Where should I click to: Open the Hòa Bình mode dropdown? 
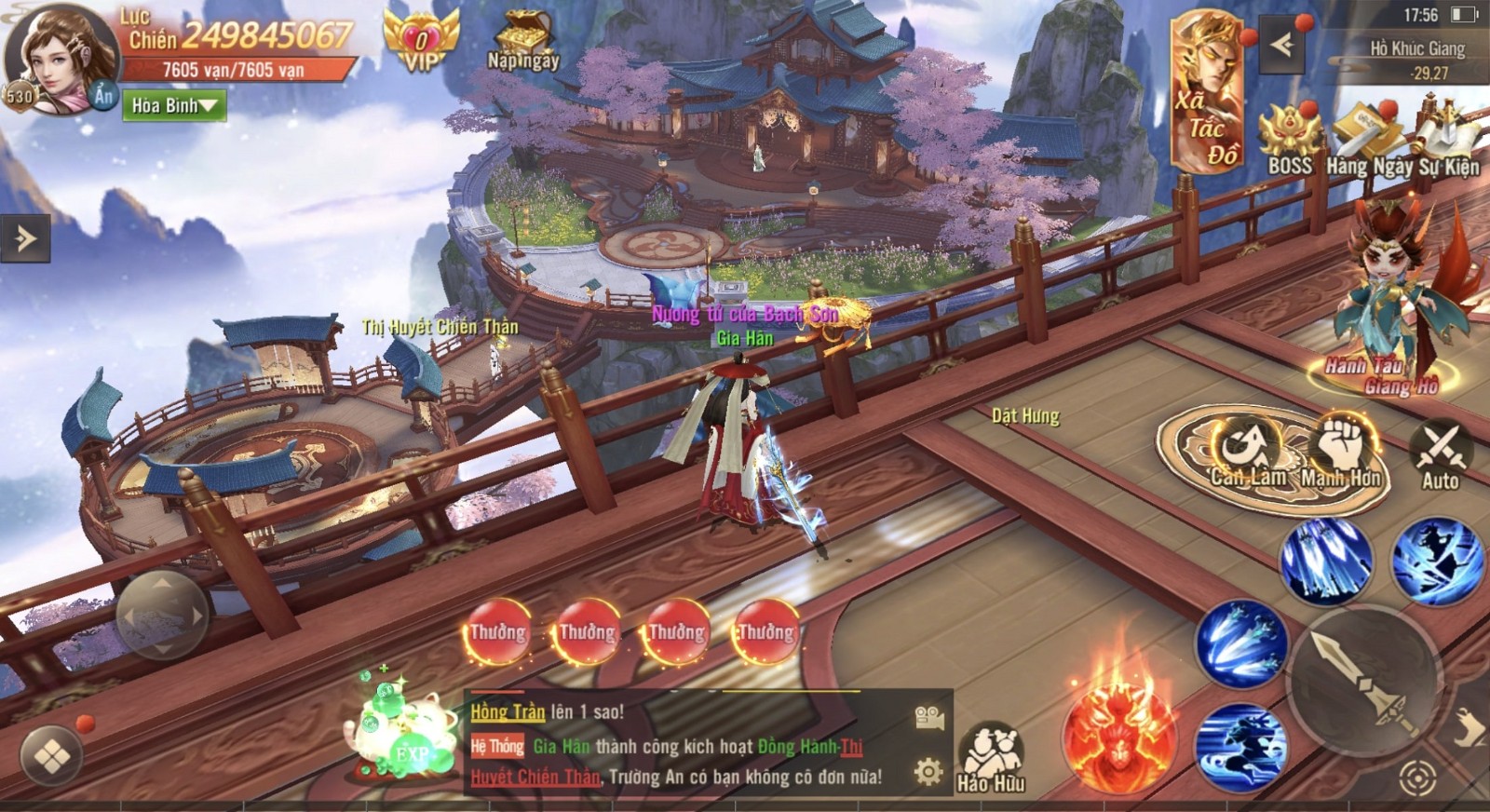(175, 106)
